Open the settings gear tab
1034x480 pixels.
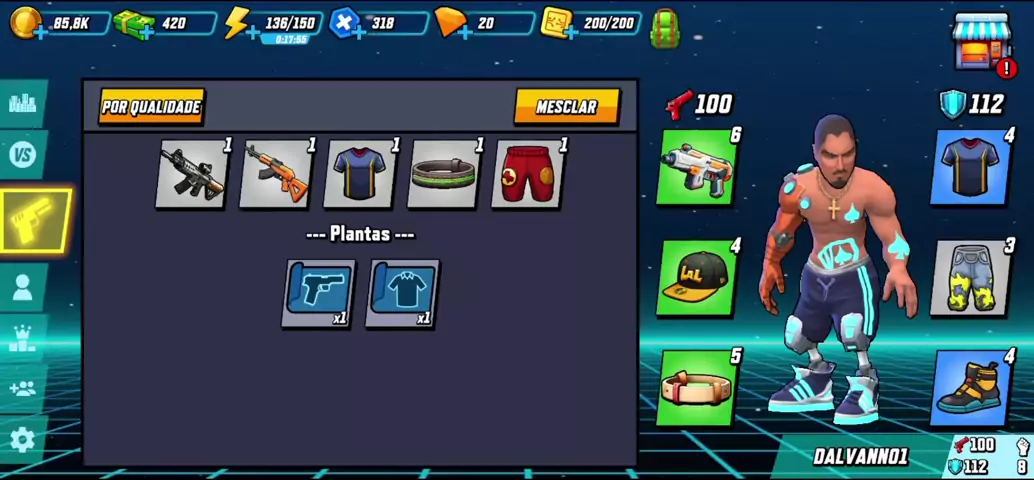[x=22, y=439]
